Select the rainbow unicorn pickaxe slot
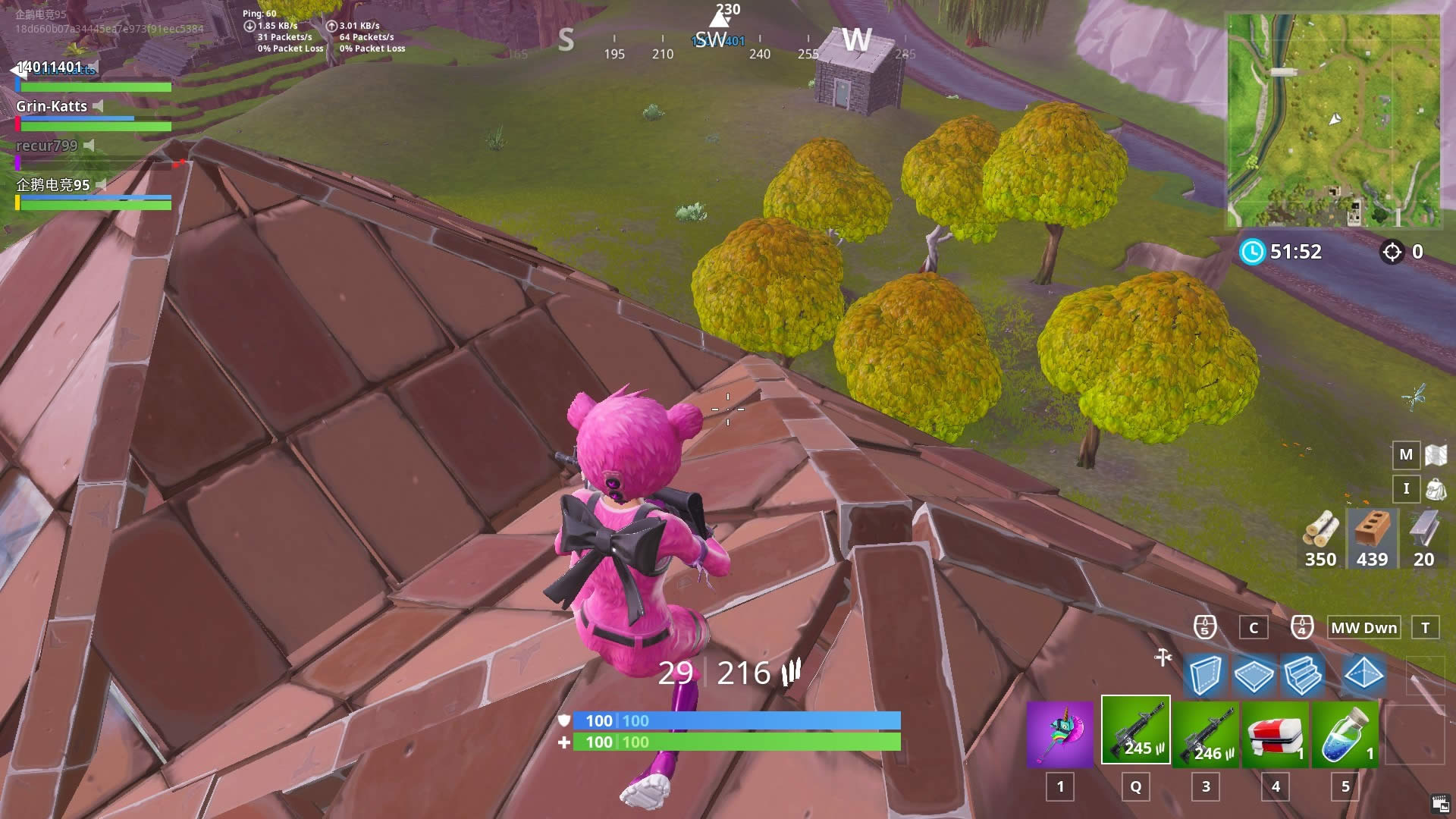1456x819 pixels. click(x=1060, y=733)
